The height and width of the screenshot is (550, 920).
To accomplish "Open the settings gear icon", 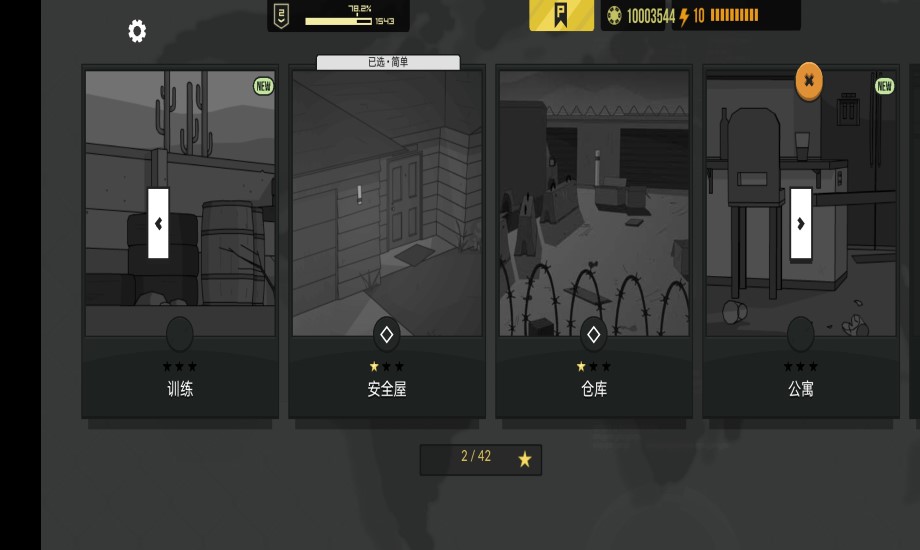I will coord(137,31).
